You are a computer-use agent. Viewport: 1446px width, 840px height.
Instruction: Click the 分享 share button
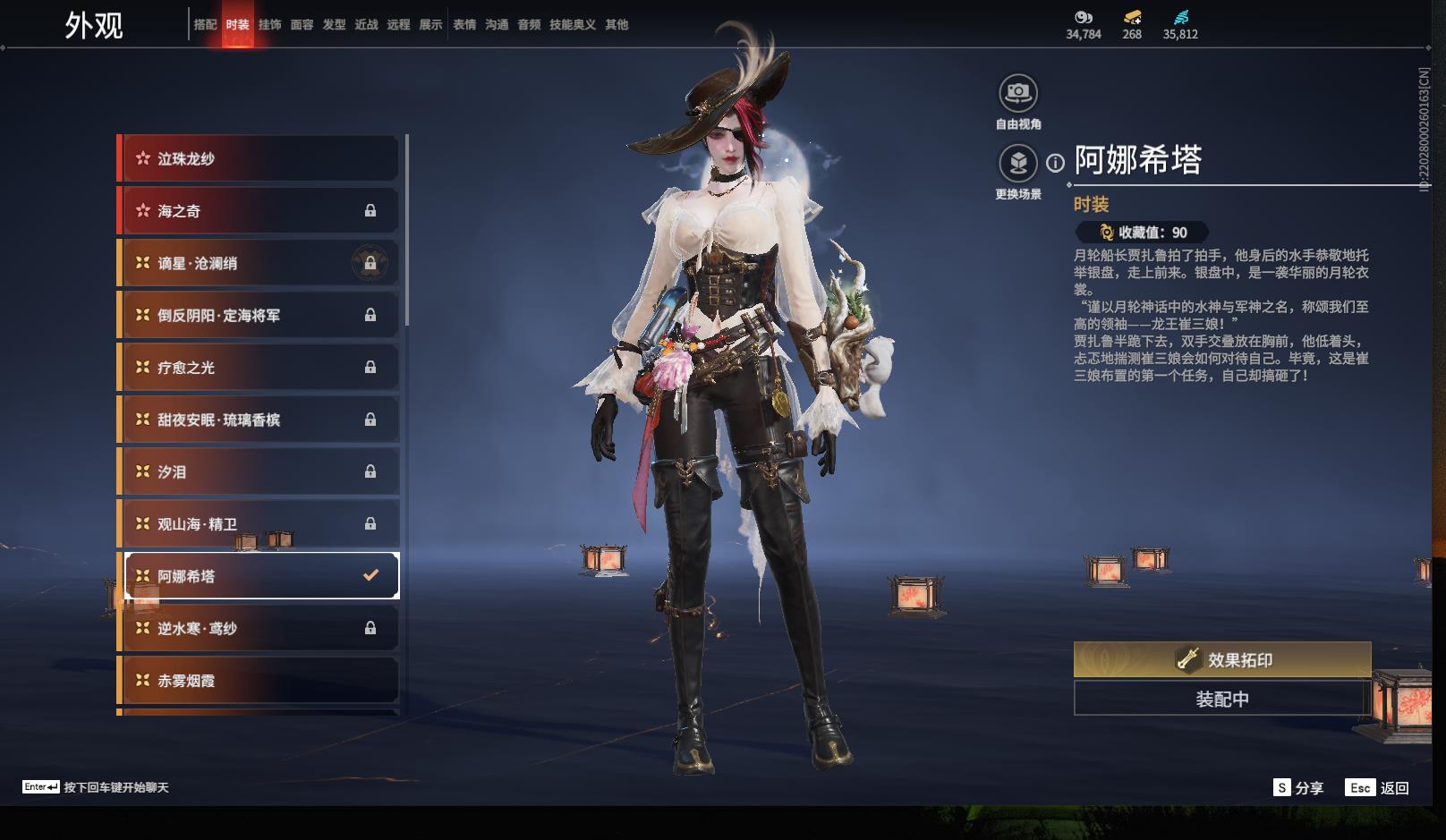1298,787
